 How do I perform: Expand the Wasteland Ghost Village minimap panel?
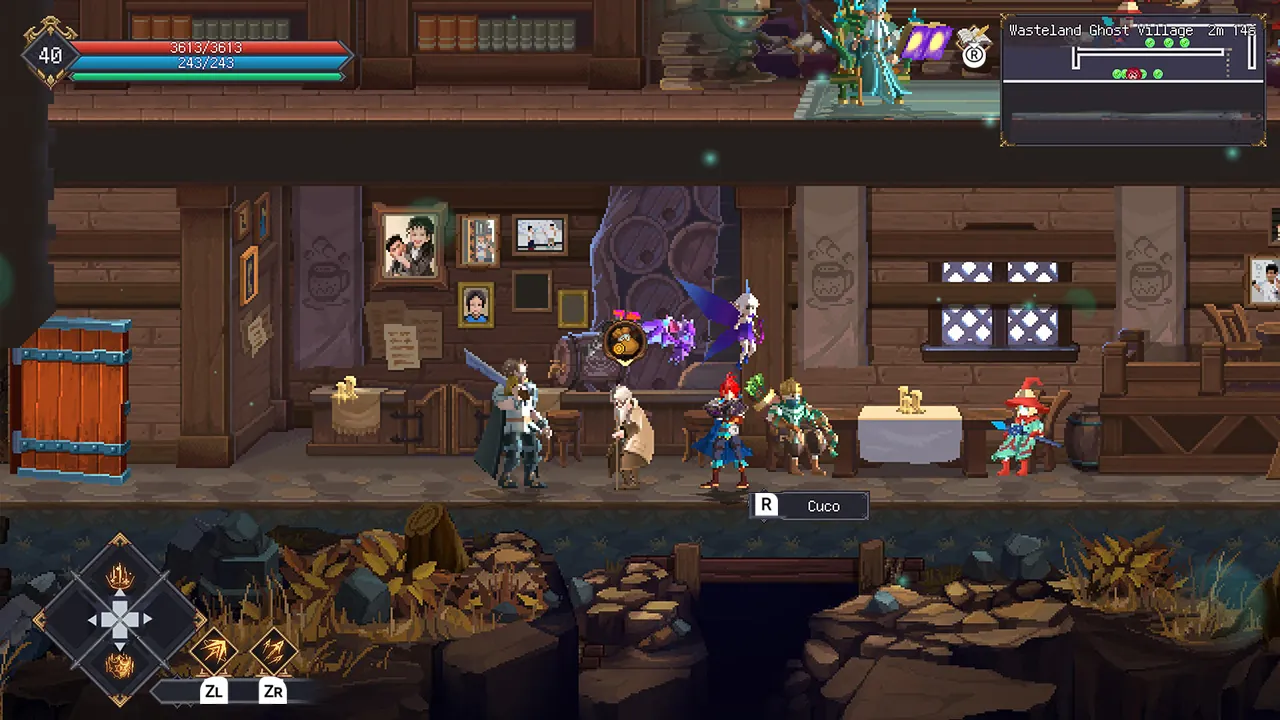1131,80
